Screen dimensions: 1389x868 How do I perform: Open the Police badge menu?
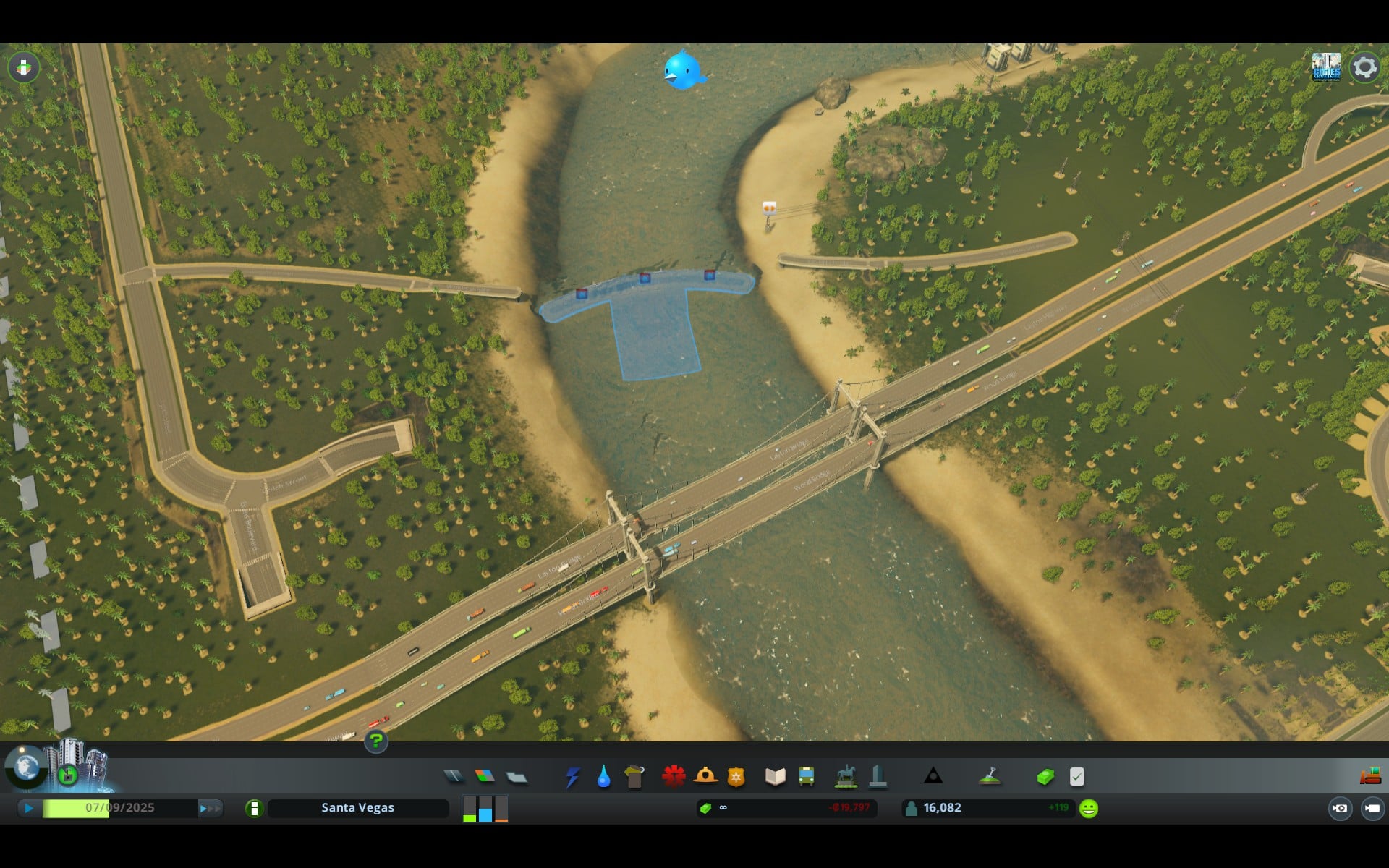(x=736, y=778)
